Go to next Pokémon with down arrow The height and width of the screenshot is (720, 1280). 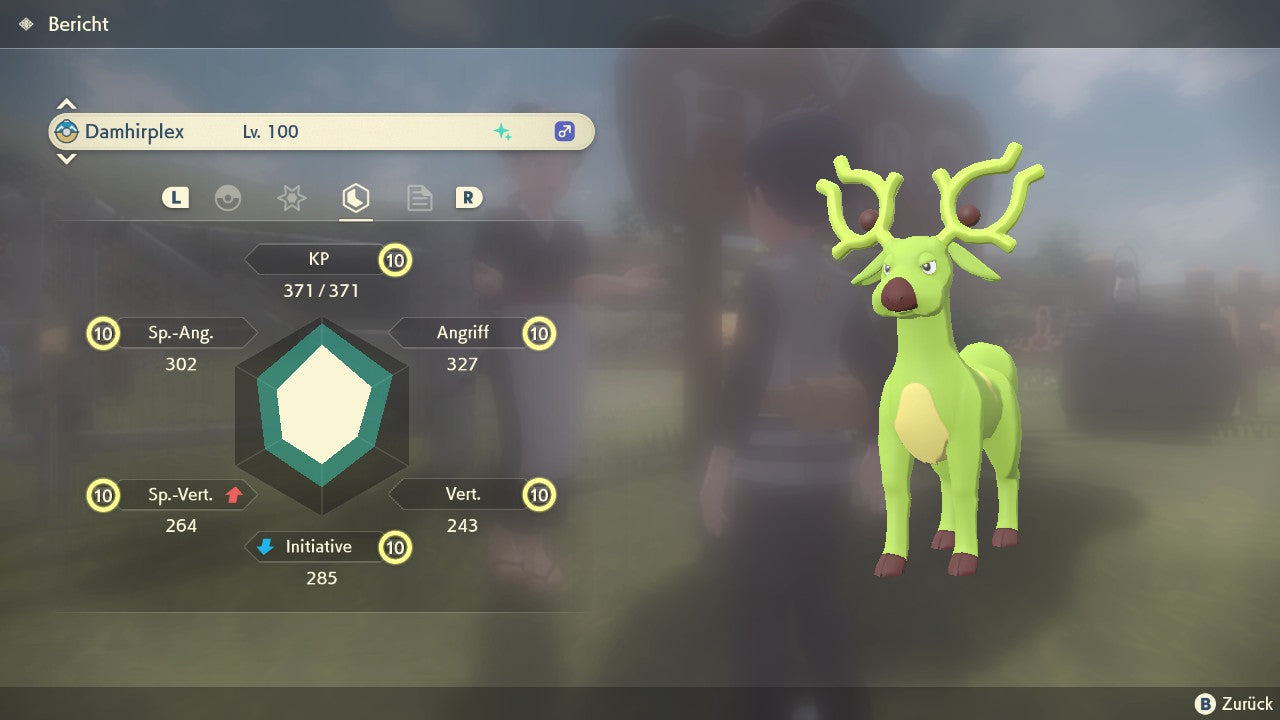pos(66,158)
